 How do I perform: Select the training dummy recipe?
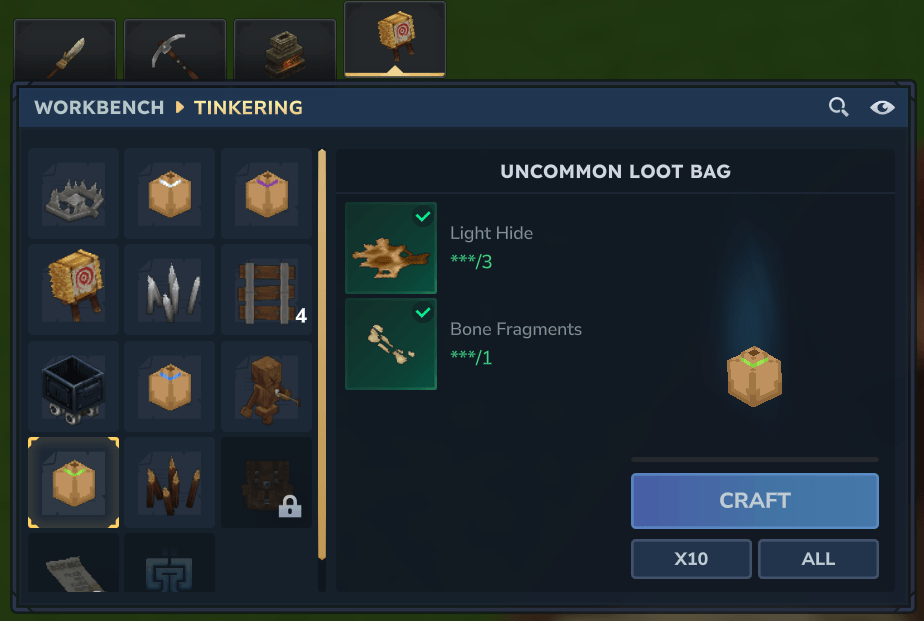(x=266, y=385)
